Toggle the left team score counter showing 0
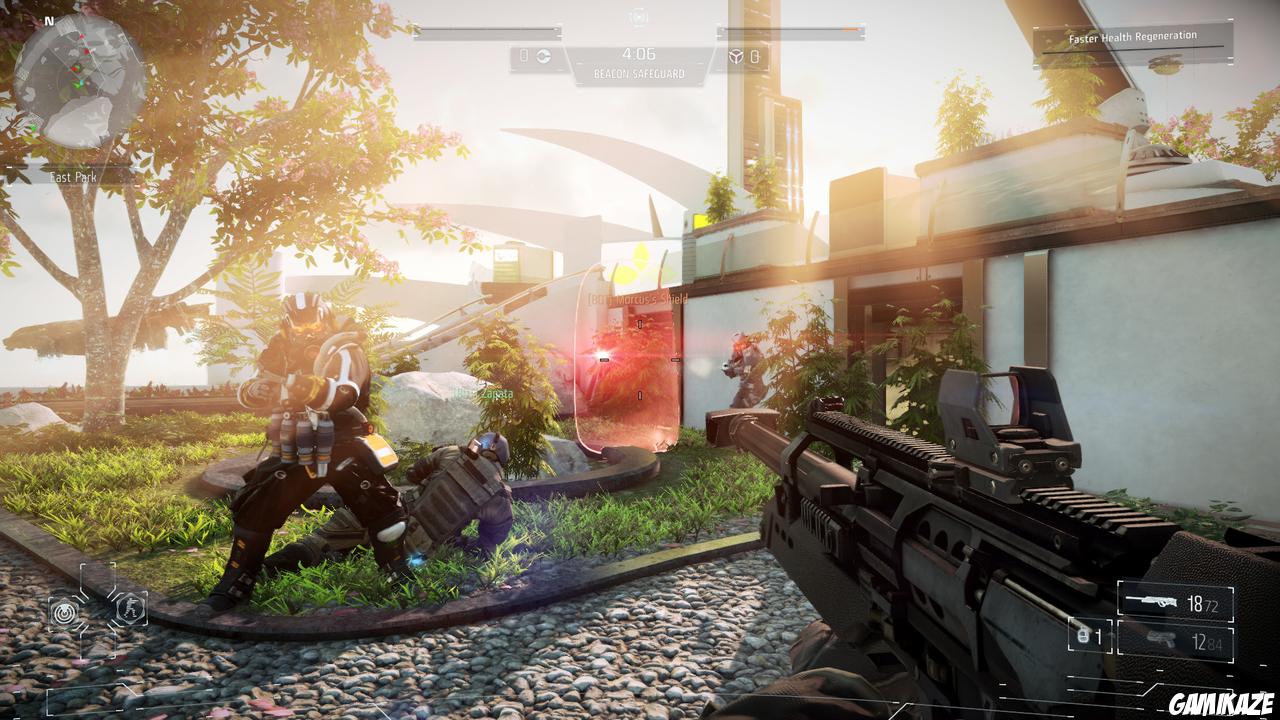This screenshot has width=1280, height=720. click(x=523, y=55)
